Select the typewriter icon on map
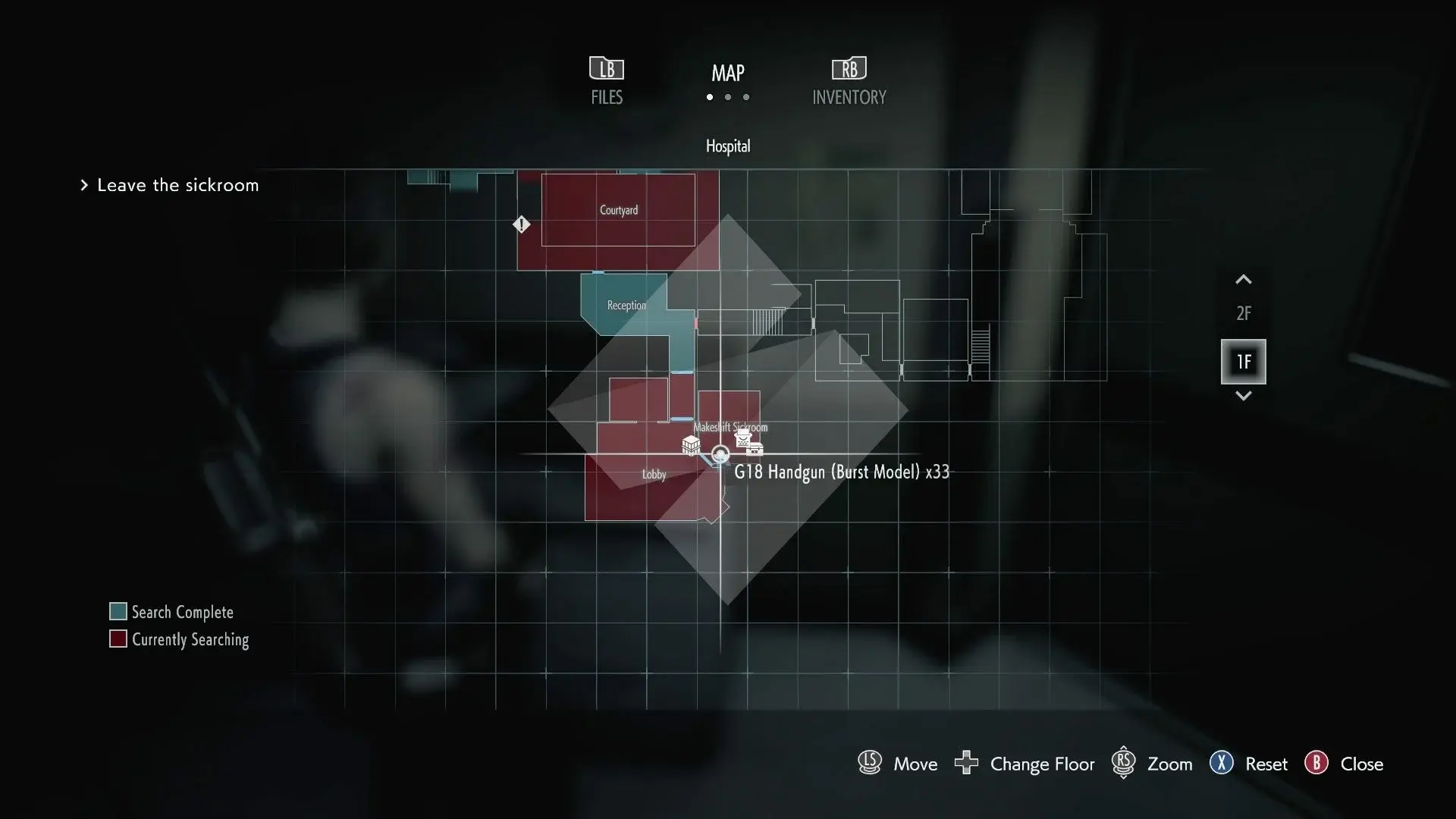Viewport: 1456px width, 819px height. pyautogui.click(x=745, y=438)
